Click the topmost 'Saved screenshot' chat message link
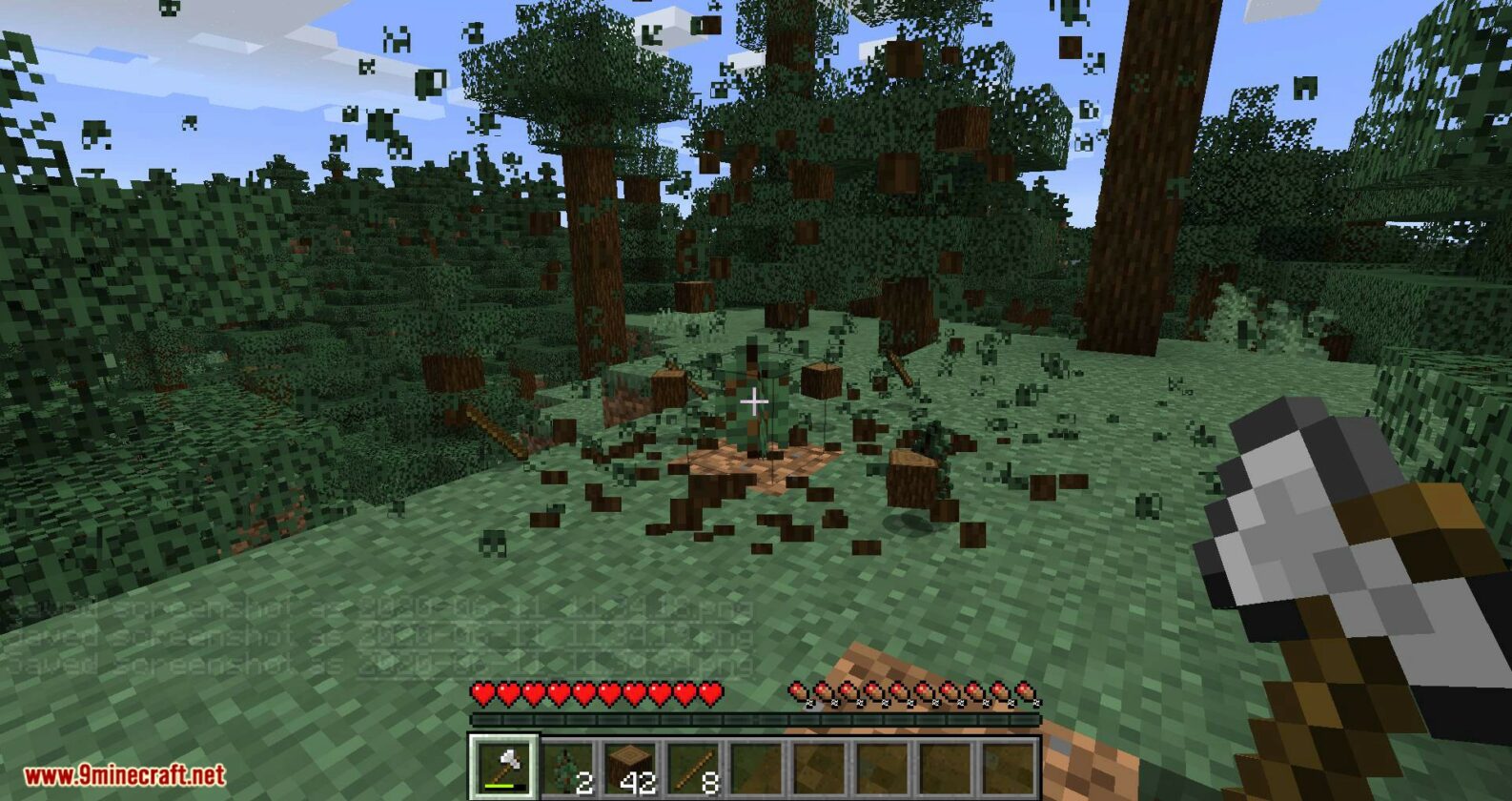The height and width of the screenshot is (801, 1512). coord(372,606)
